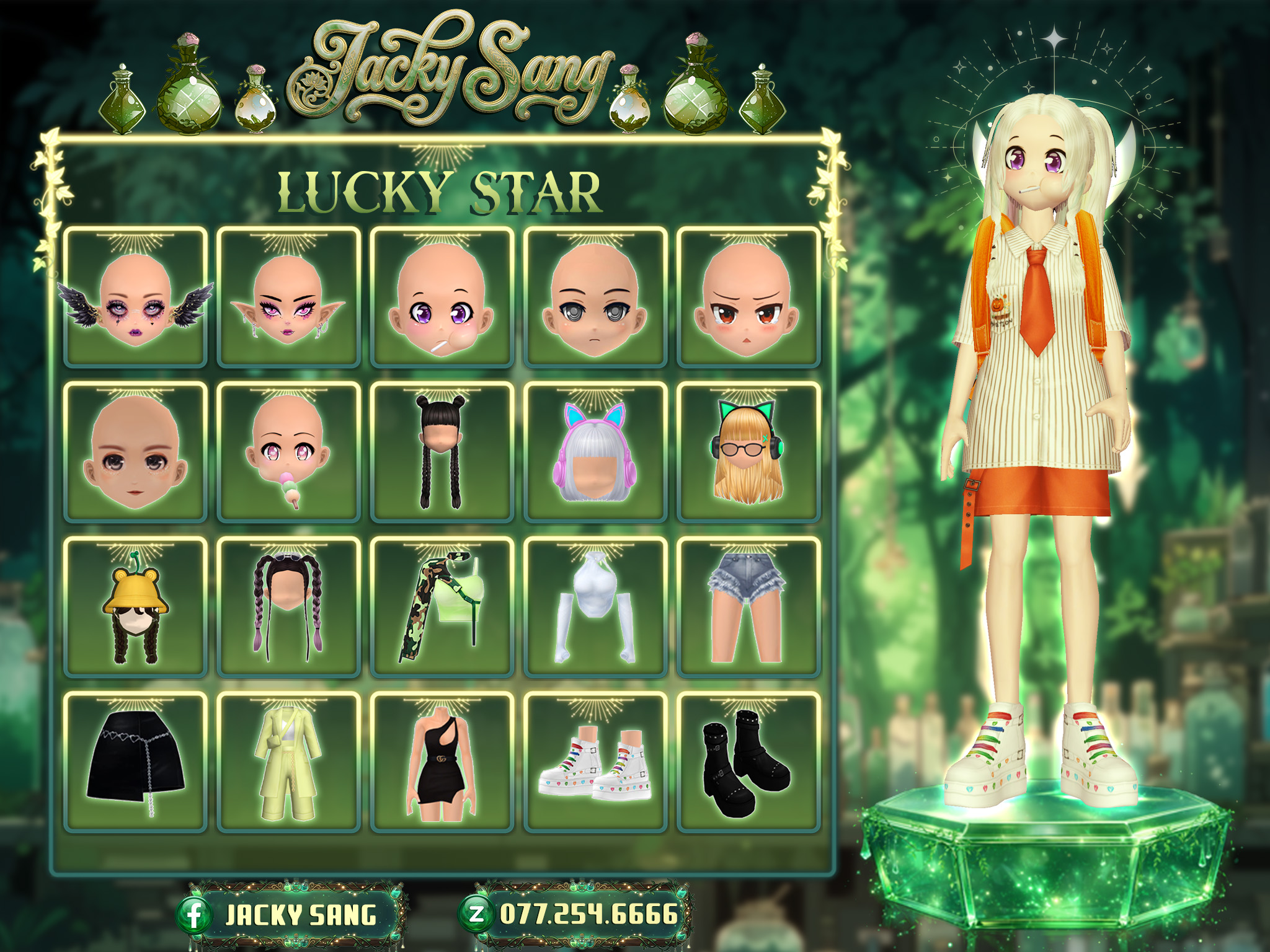Pick the purple-eyed face with lollipop
The image size is (1270, 952).
(442, 298)
